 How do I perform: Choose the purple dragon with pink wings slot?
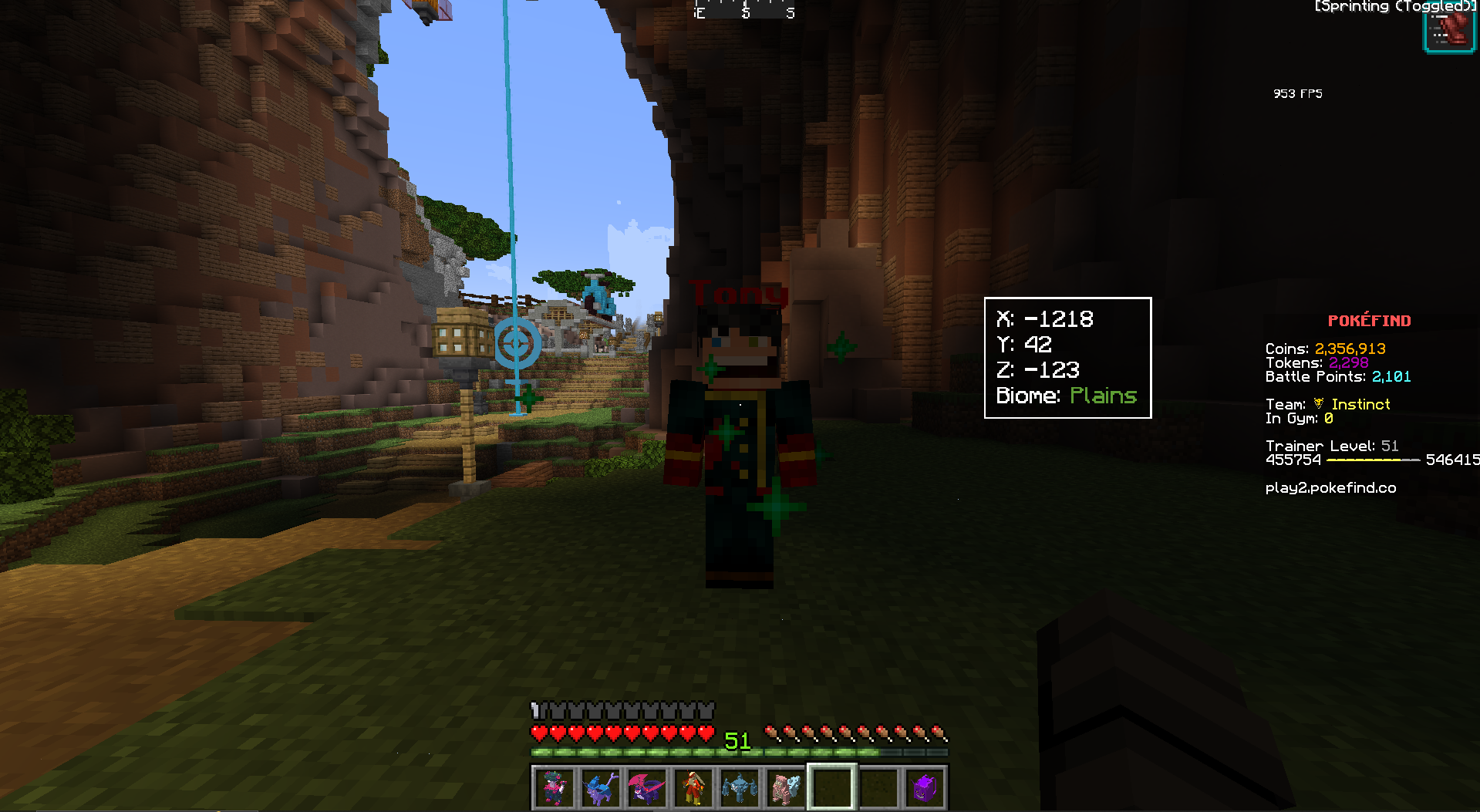pyautogui.click(x=647, y=788)
